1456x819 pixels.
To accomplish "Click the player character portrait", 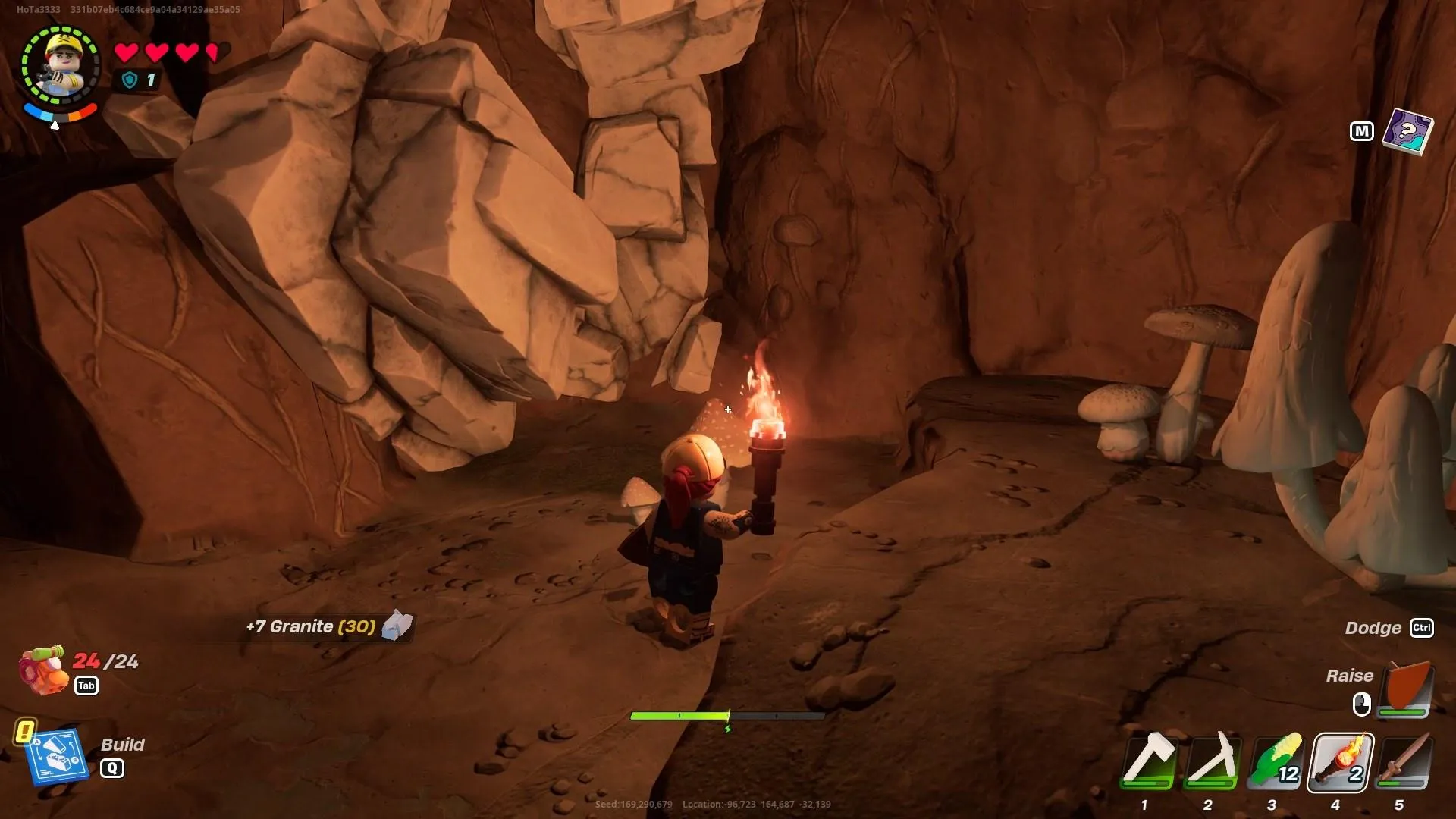I will [60, 66].
